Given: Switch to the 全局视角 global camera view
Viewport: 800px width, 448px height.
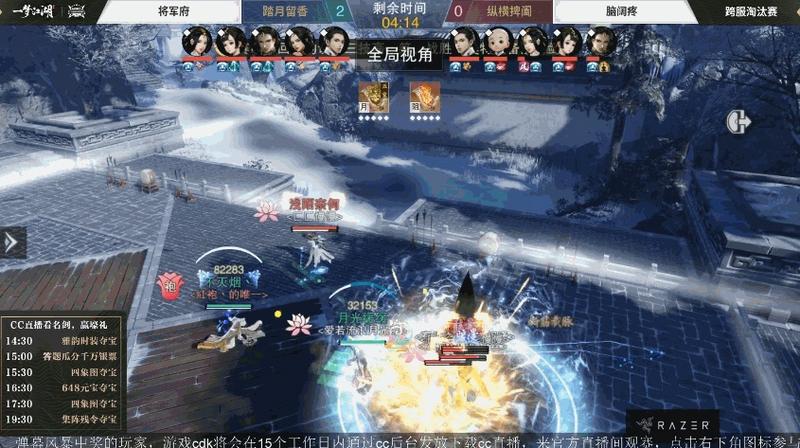Looking at the screenshot, I should point(398,55).
